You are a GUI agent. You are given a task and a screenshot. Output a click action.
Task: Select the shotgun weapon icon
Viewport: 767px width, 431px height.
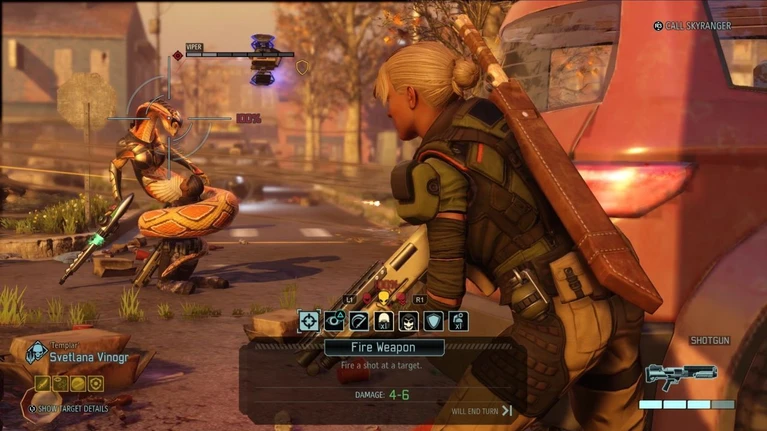(681, 375)
